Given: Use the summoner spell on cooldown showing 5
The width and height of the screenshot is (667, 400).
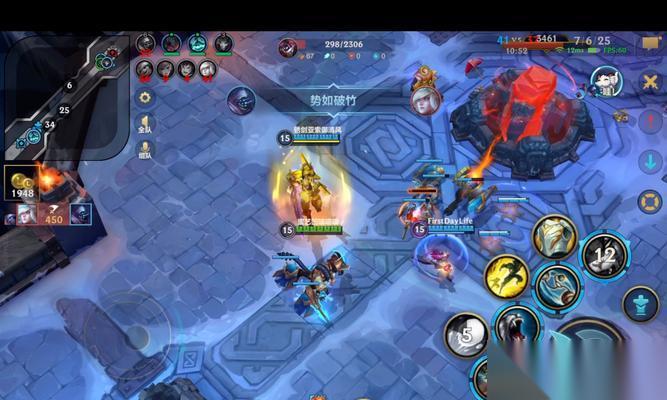Looking at the screenshot, I should (466, 335).
